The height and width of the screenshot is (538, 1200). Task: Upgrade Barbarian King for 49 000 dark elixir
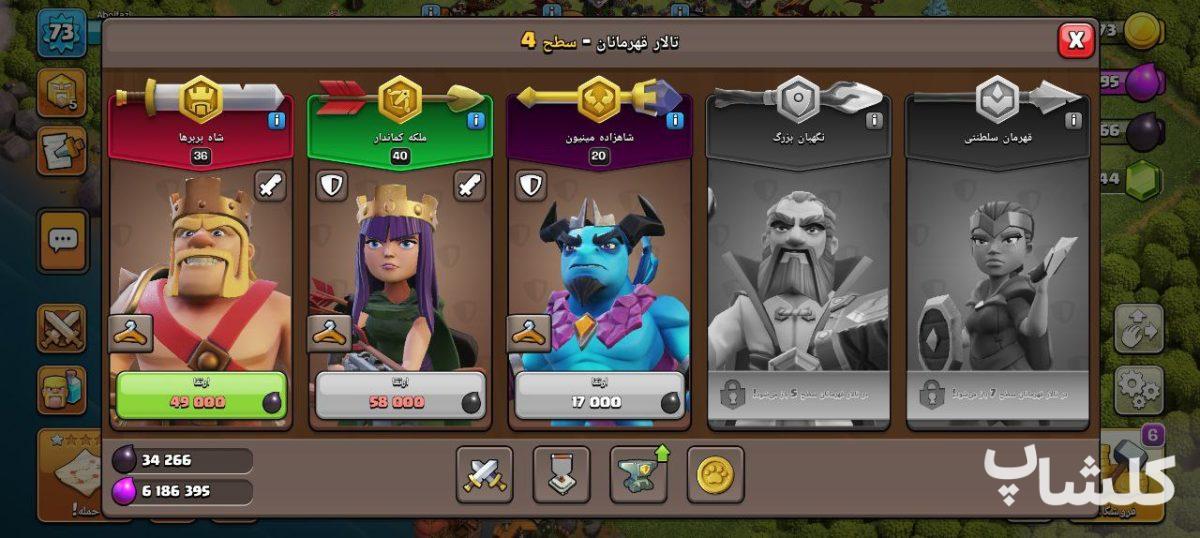201,395
